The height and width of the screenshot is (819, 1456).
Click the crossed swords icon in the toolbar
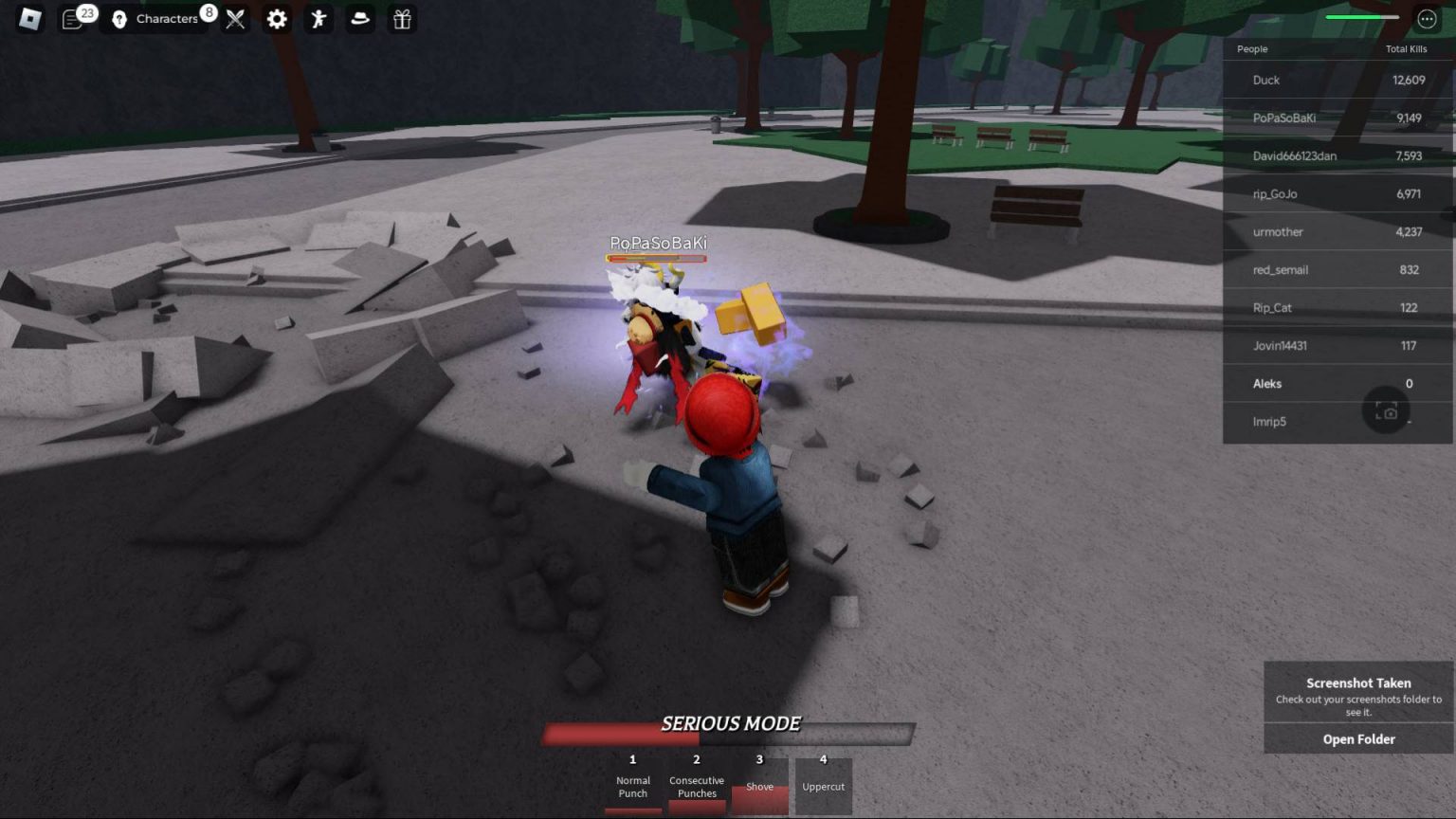click(x=234, y=19)
